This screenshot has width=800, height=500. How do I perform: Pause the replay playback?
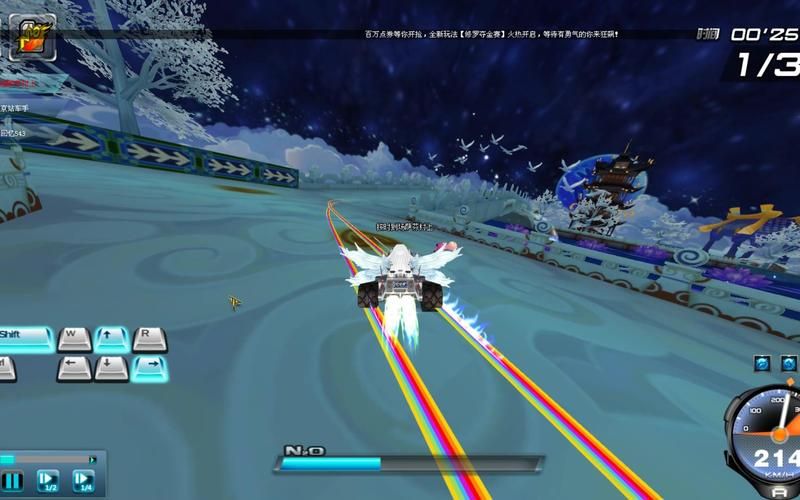(x=11, y=481)
